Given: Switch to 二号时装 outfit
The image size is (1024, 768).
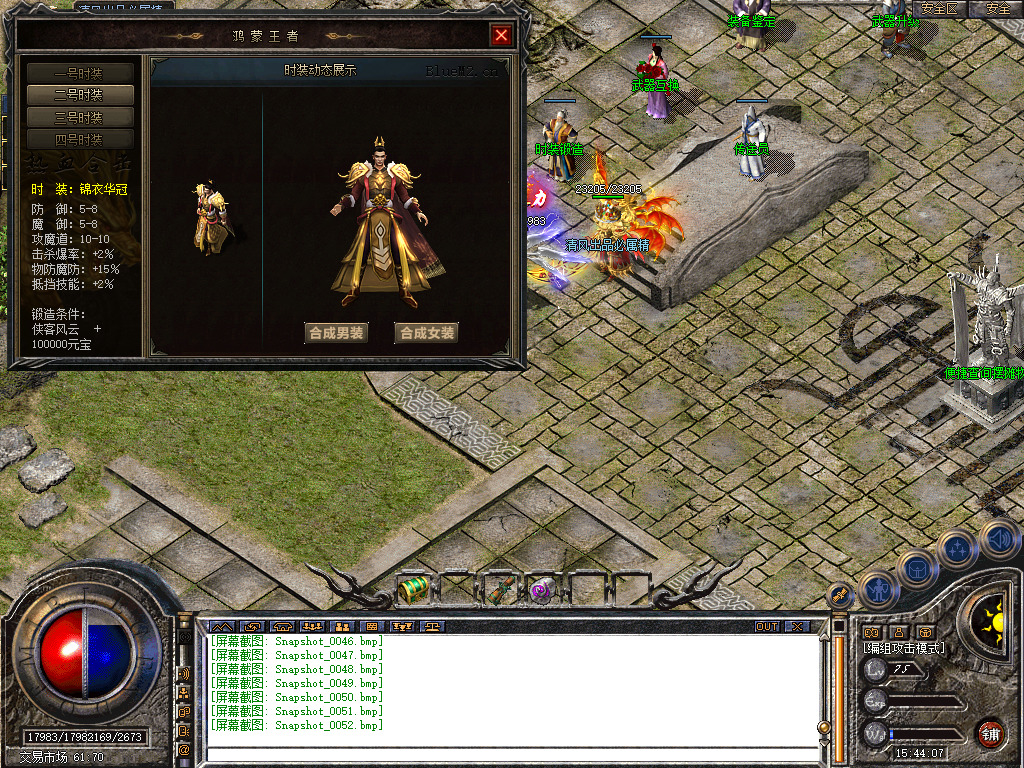Looking at the screenshot, I should (79, 95).
